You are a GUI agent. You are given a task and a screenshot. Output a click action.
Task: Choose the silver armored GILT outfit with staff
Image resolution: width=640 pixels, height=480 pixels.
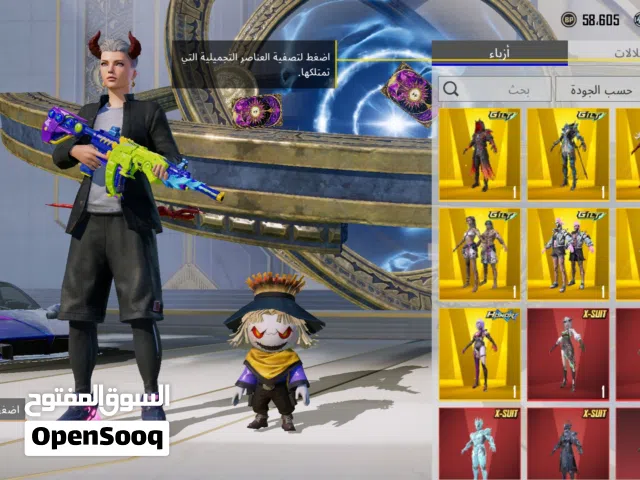[567, 153]
